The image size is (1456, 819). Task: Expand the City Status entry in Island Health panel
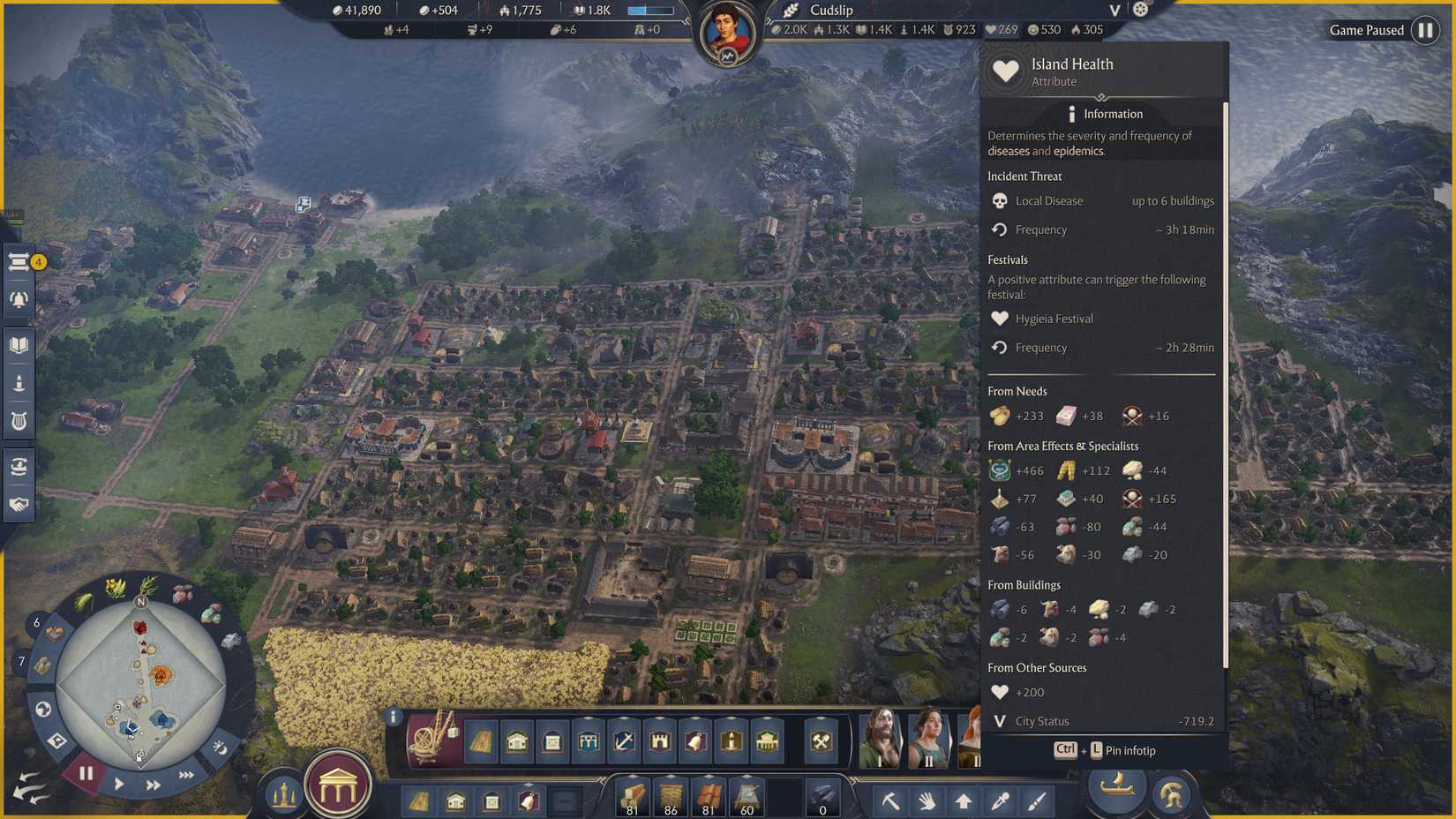(x=999, y=721)
